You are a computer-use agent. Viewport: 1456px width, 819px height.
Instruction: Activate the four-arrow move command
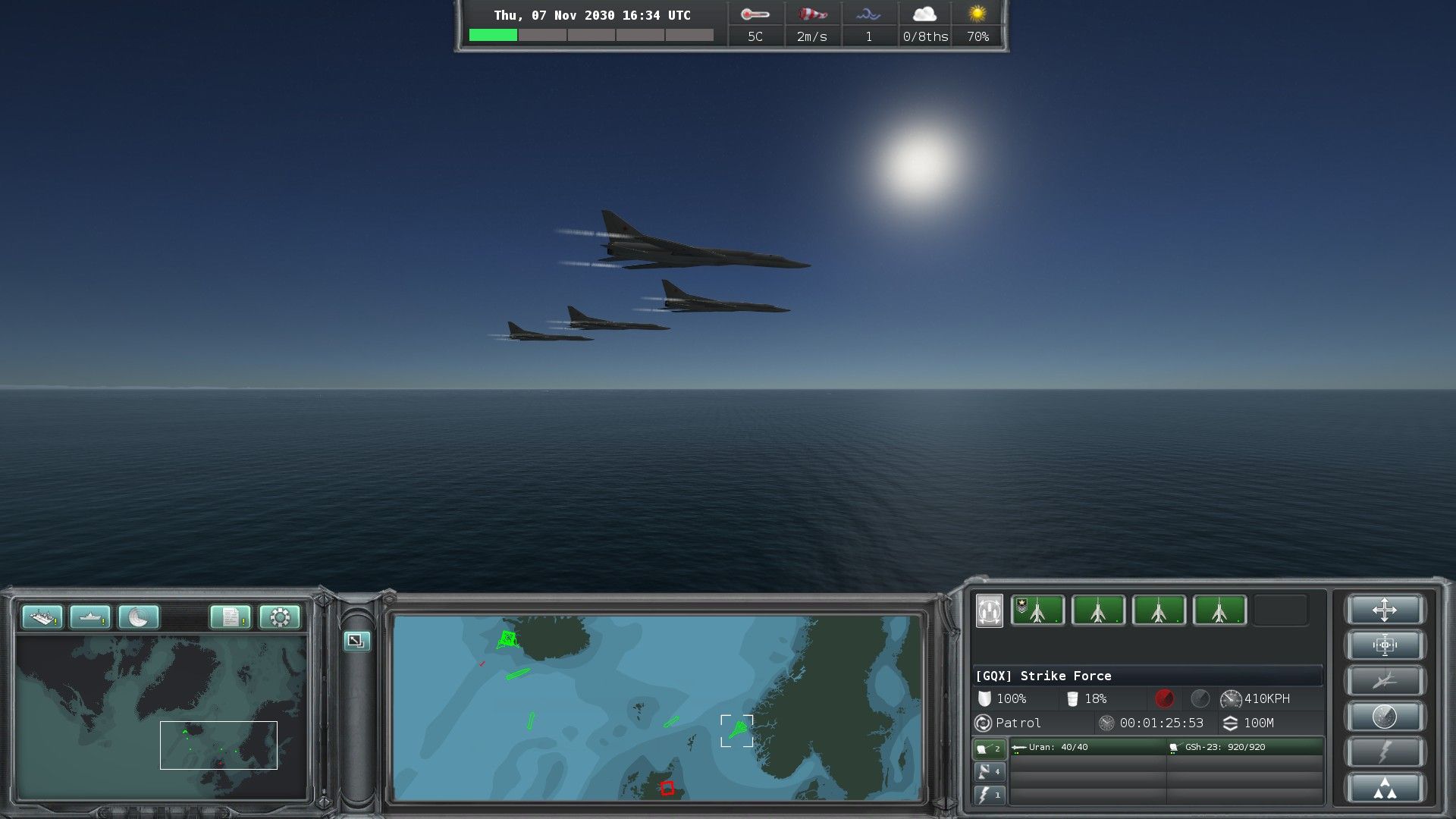pos(1384,610)
